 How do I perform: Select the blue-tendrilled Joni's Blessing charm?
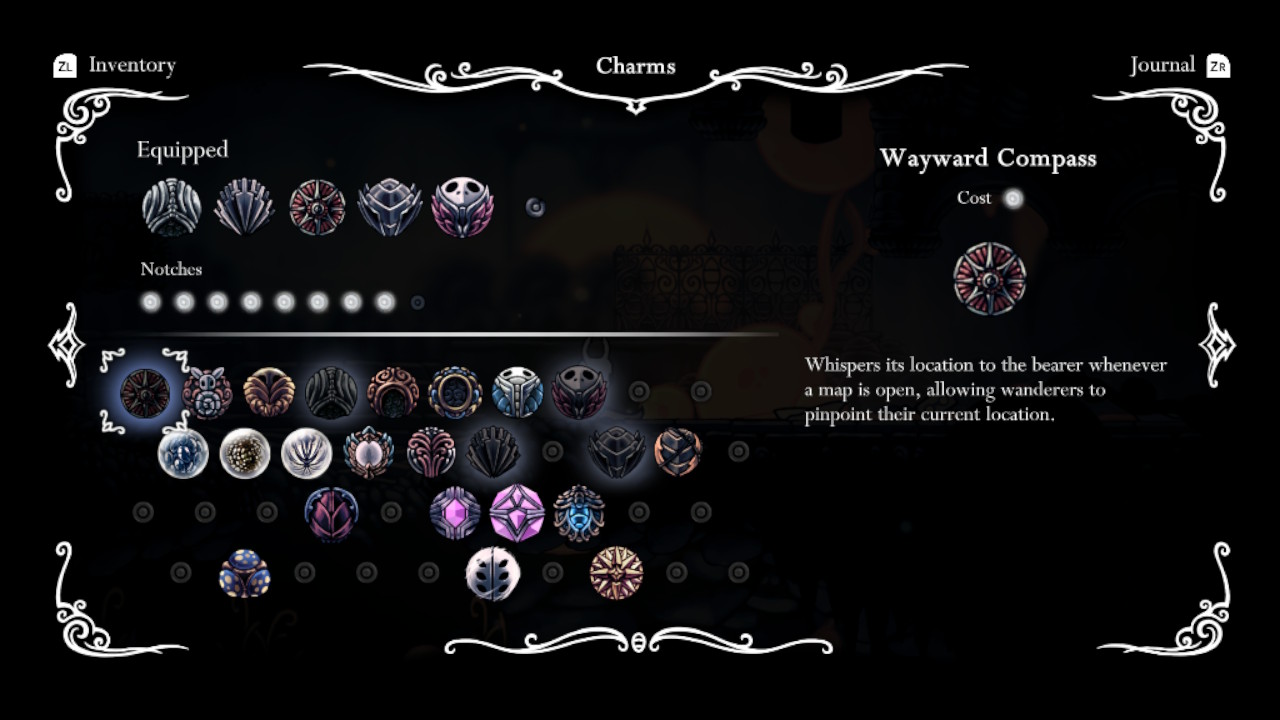point(577,514)
